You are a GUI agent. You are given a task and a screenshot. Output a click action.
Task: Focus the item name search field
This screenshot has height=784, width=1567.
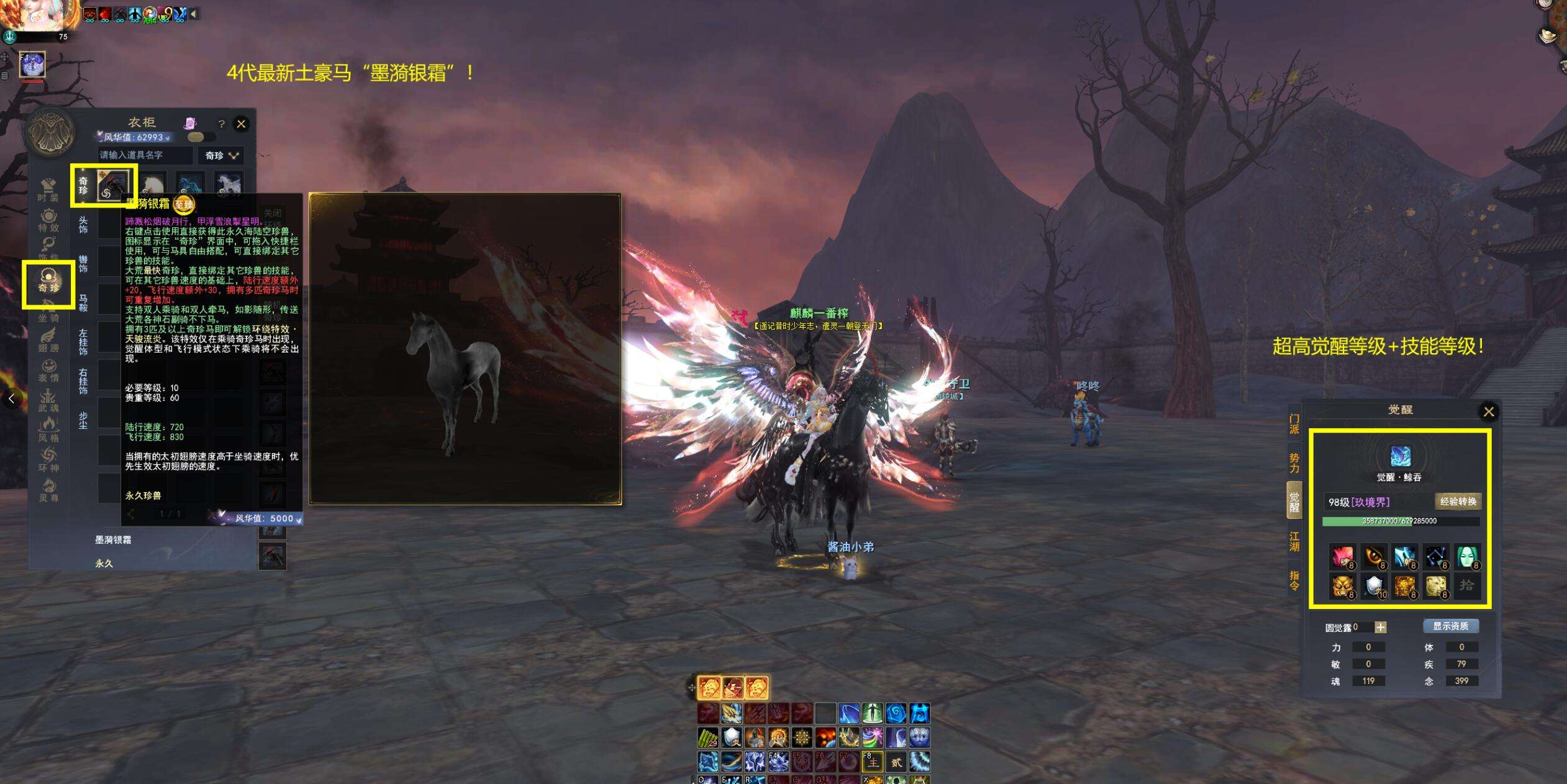click(x=145, y=155)
